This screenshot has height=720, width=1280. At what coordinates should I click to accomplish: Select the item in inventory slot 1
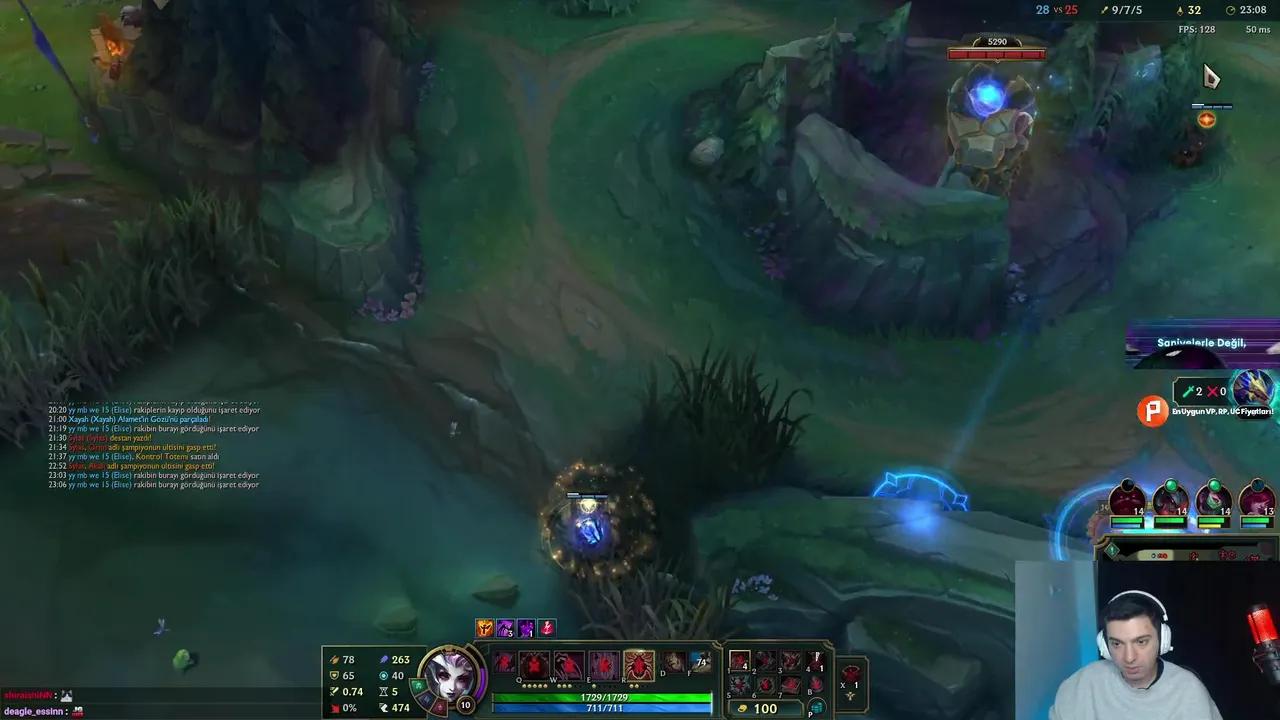(x=741, y=661)
